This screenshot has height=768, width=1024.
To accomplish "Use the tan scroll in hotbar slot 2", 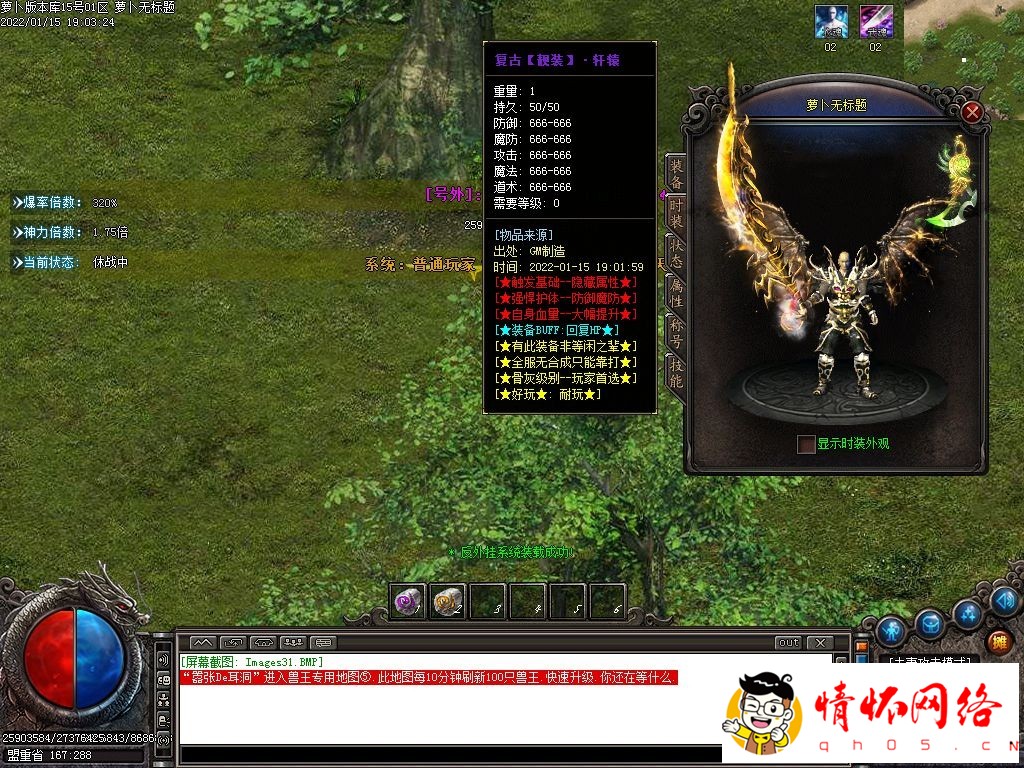I will [x=447, y=601].
